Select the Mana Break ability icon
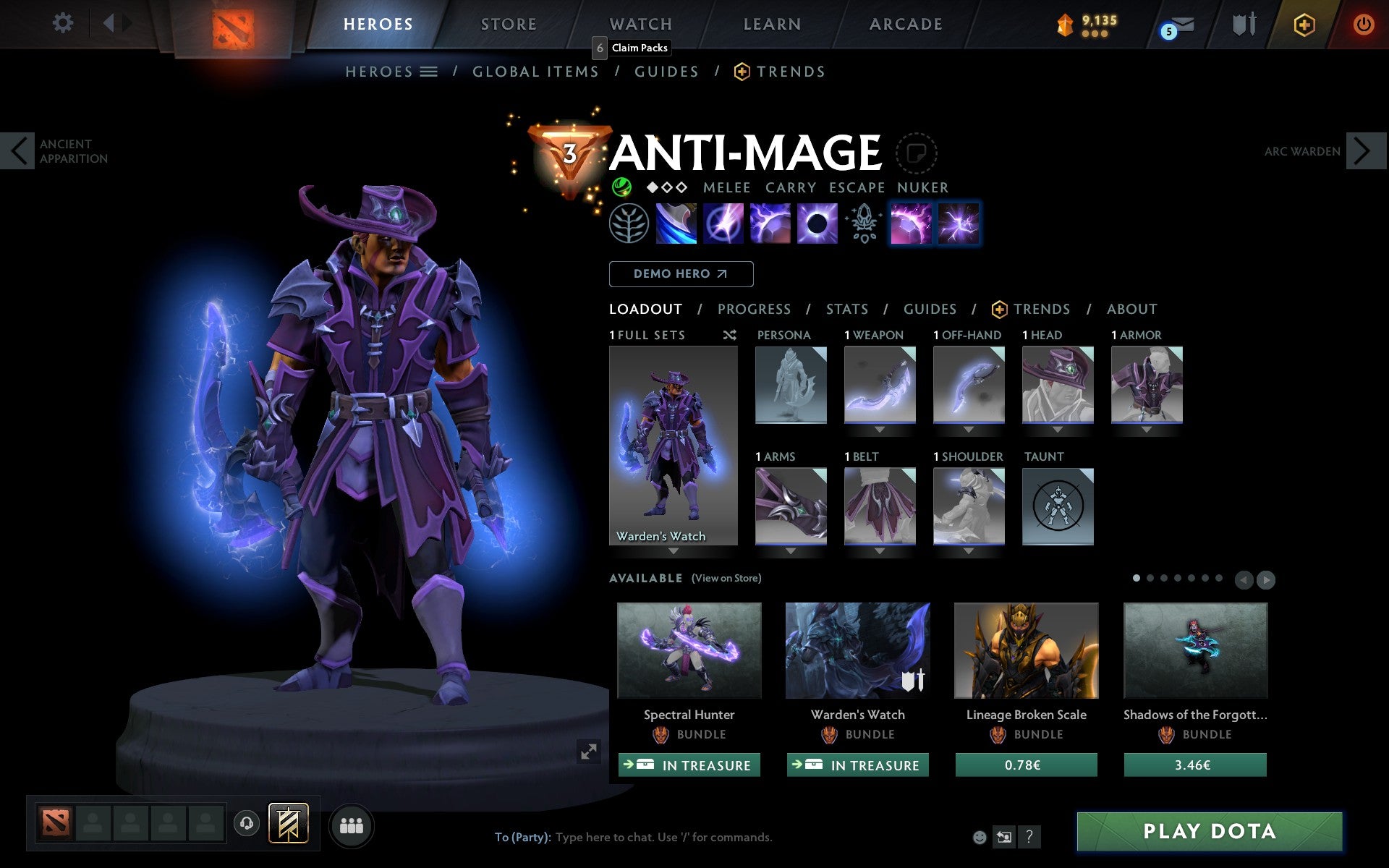This screenshot has width=1389, height=868. point(674,224)
